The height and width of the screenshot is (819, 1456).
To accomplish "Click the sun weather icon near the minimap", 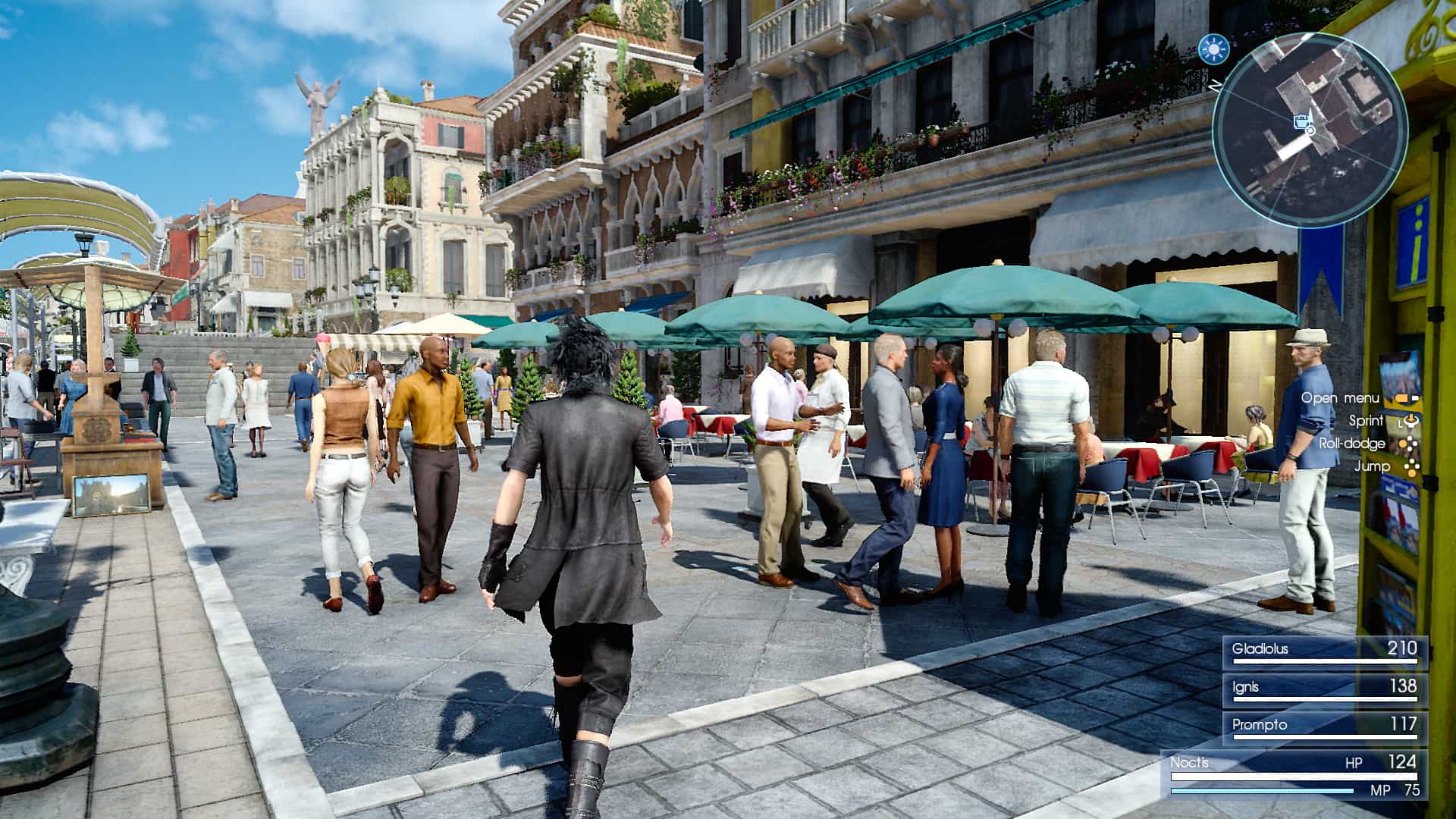I will [1215, 49].
